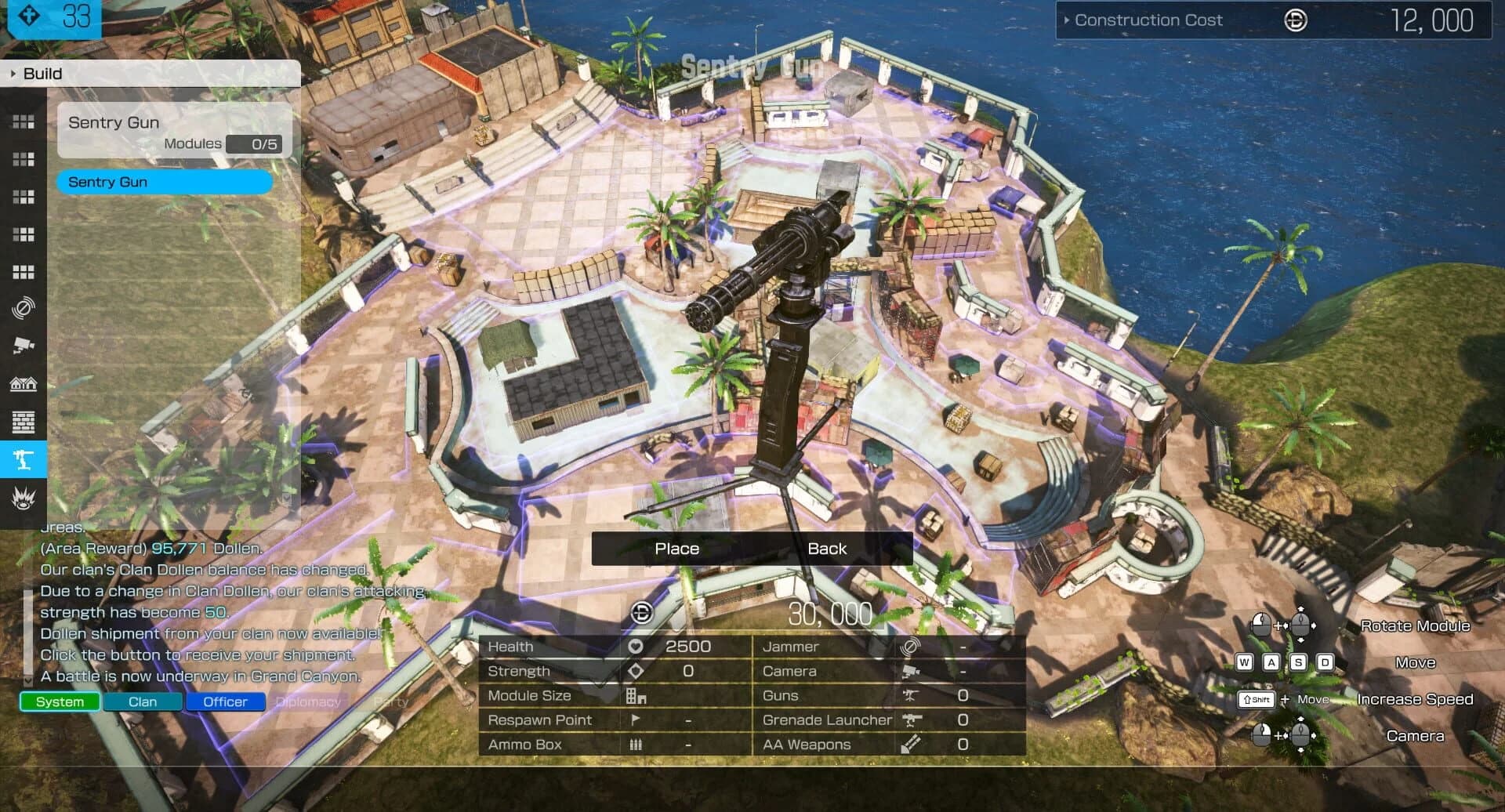The height and width of the screenshot is (812, 1505).
Task: Click the house/base structure icon in sidebar
Action: 24,383
